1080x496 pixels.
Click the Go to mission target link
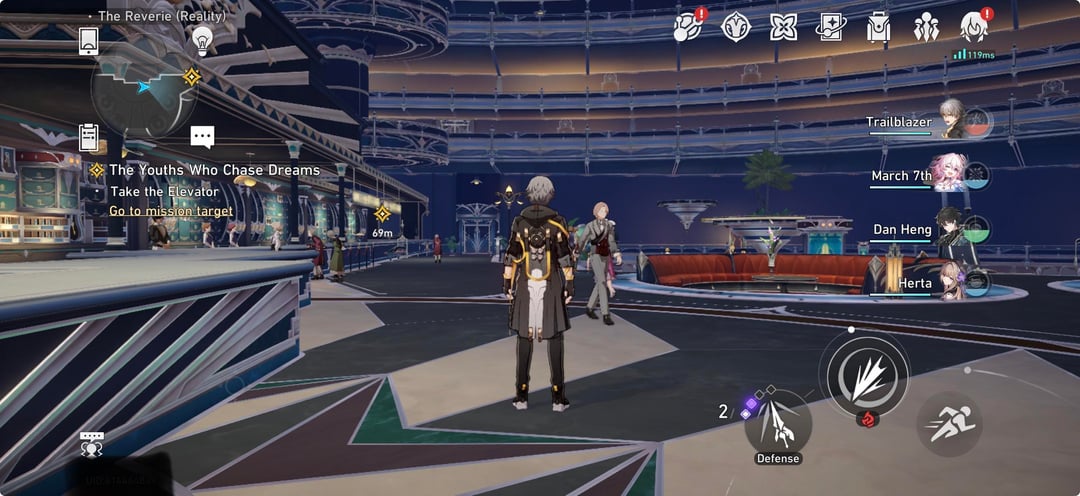click(x=171, y=211)
